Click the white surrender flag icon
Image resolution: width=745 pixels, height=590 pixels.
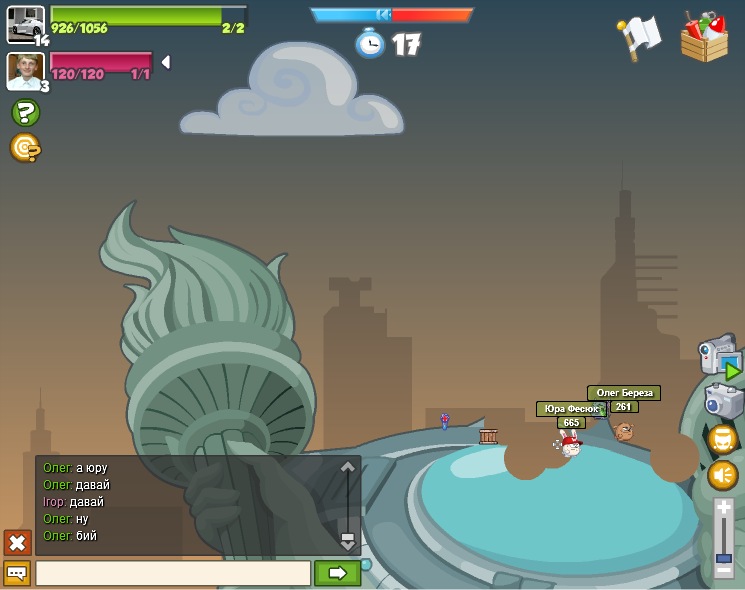640,37
